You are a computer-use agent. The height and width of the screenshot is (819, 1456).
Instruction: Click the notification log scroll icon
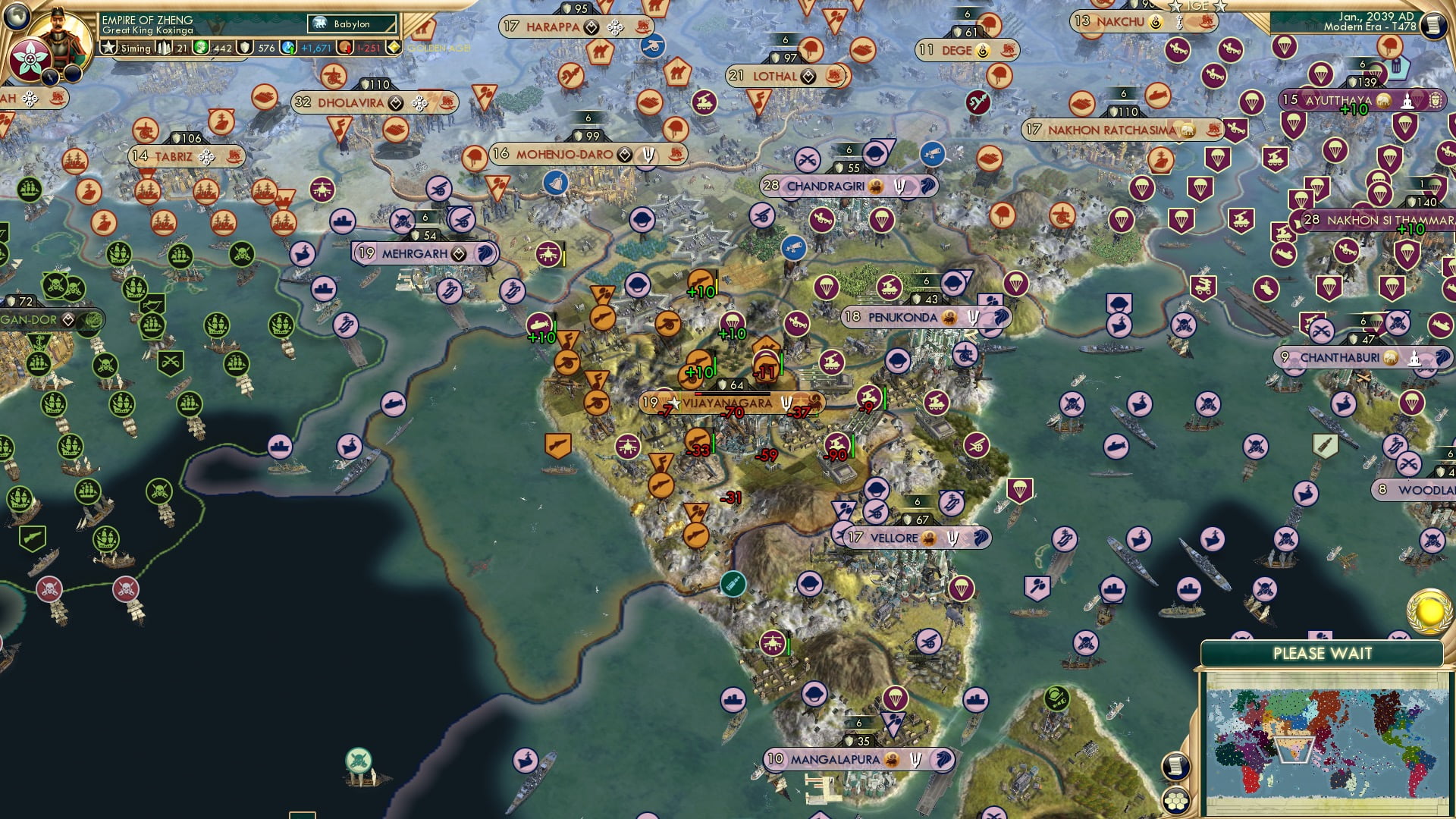[1175, 764]
